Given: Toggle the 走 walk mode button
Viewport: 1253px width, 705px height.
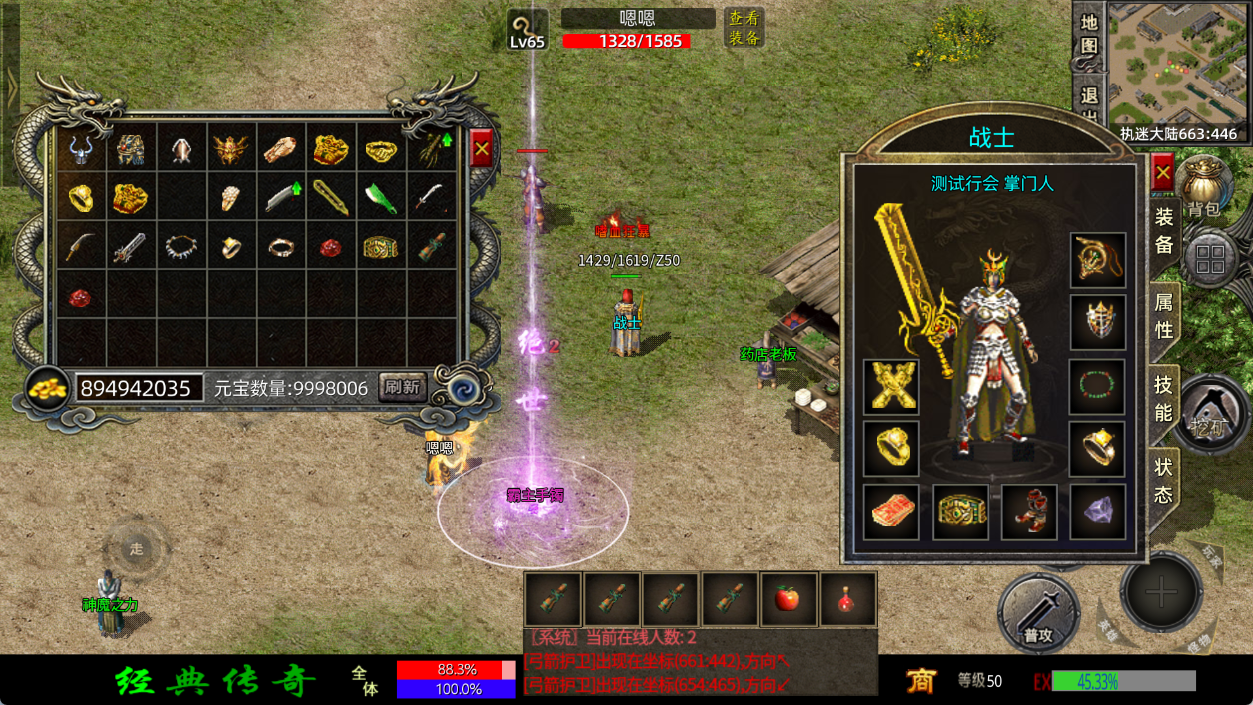Looking at the screenshot, I should [137, 548].
